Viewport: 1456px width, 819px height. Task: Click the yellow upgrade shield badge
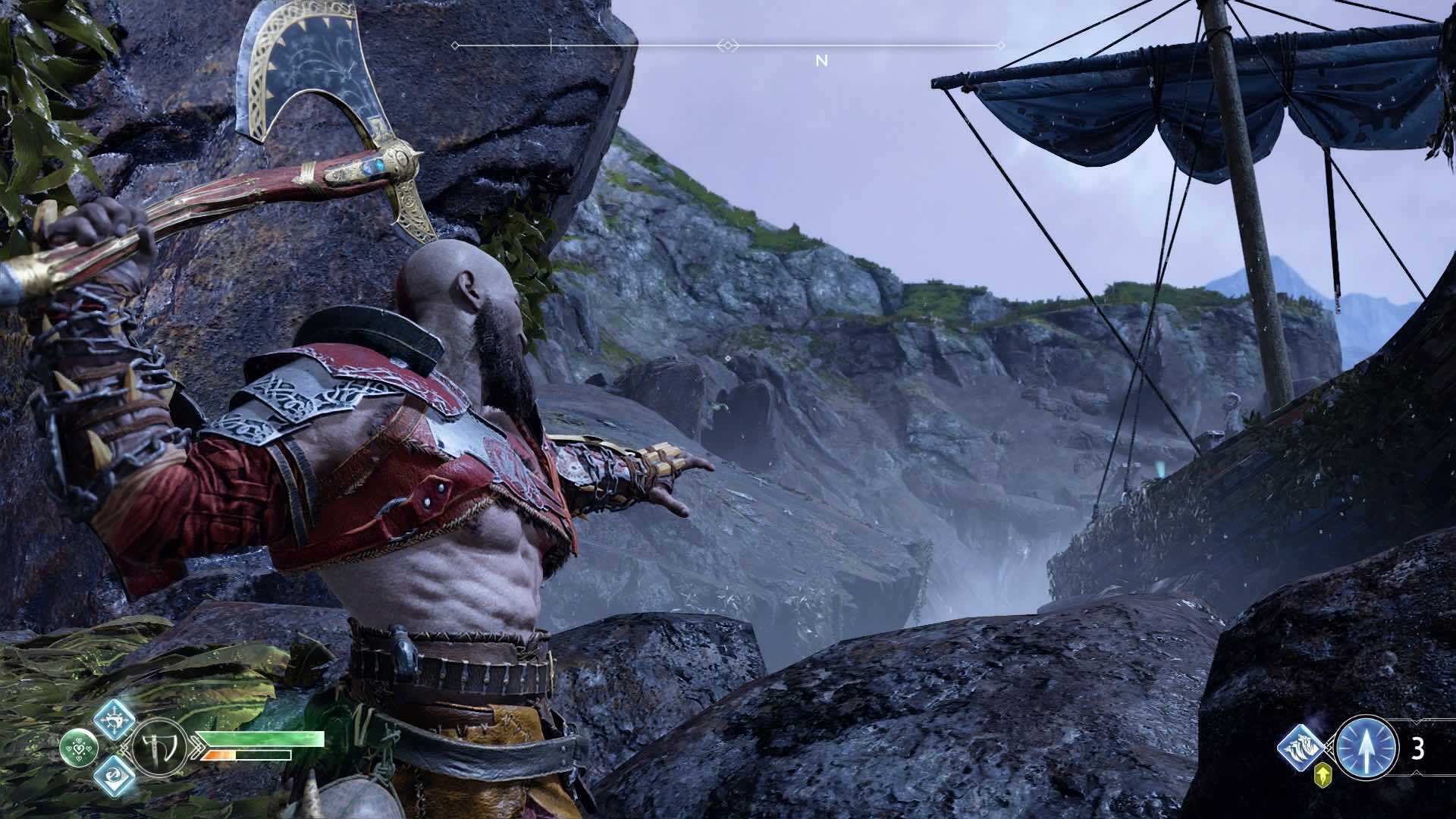tap(1323, 776)
